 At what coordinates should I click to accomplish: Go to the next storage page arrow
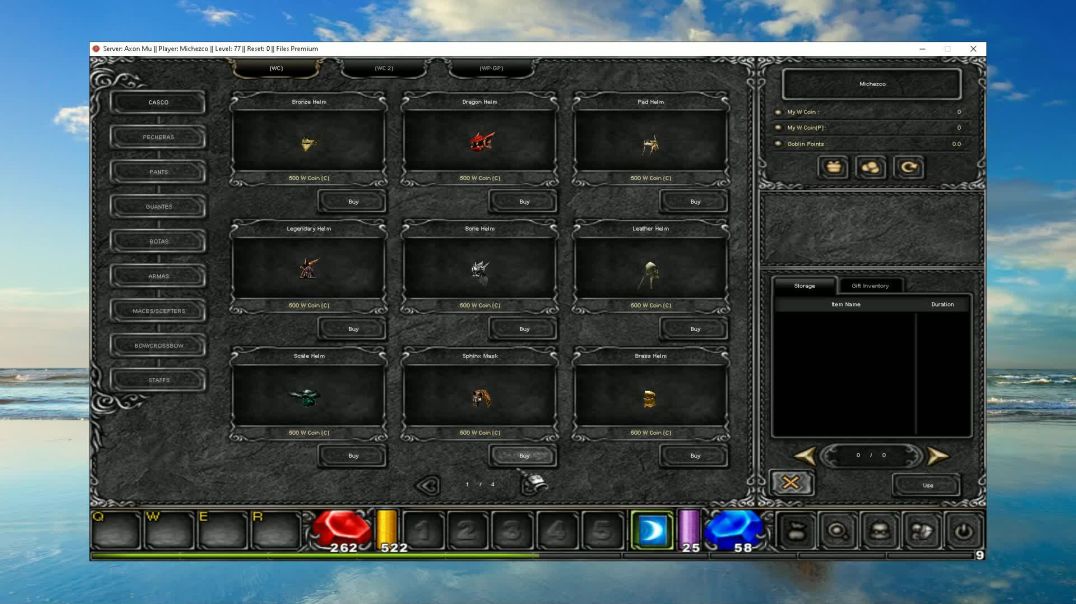[937, 456]
